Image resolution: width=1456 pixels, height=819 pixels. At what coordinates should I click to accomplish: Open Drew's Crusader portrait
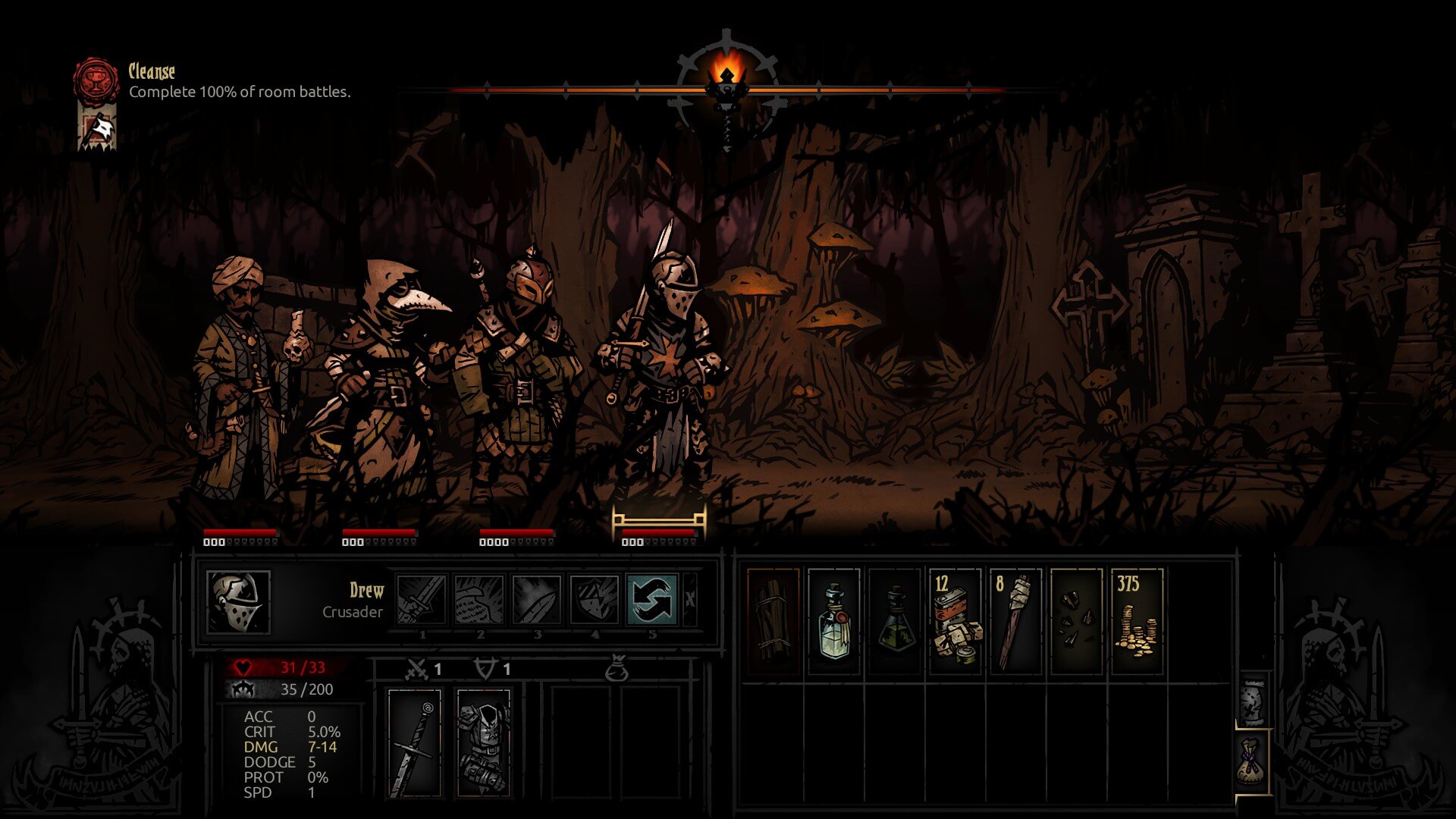coord(238,602)
